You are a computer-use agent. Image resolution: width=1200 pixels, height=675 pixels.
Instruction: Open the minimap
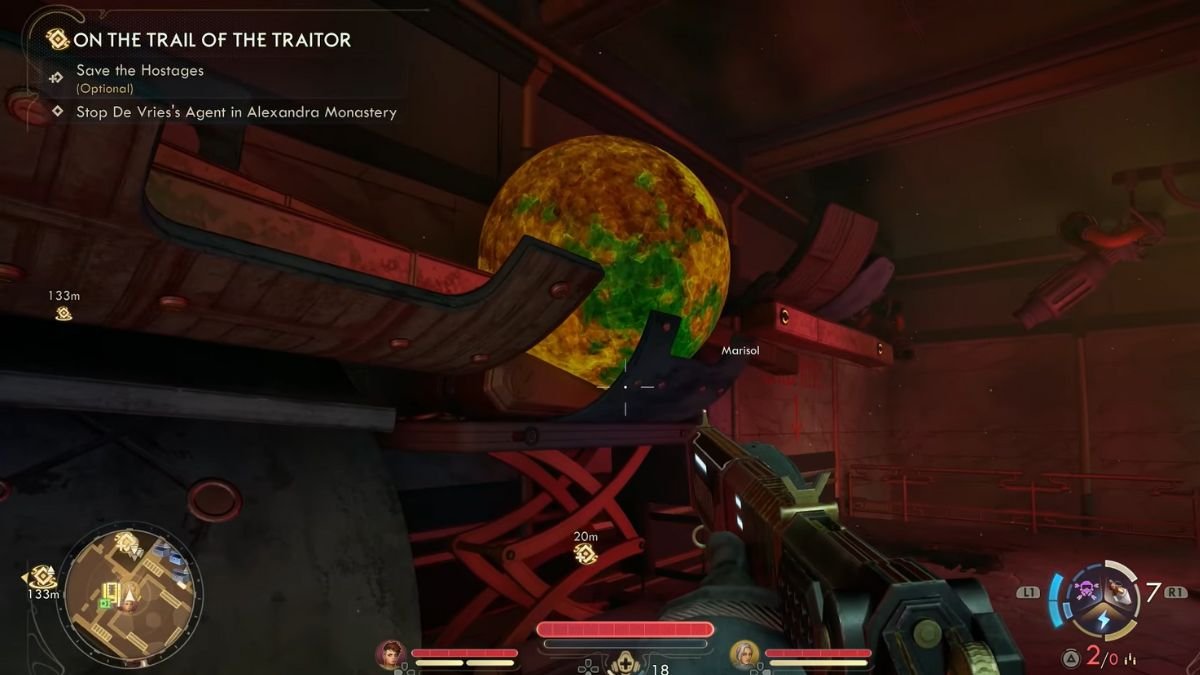tap(129, 591)
